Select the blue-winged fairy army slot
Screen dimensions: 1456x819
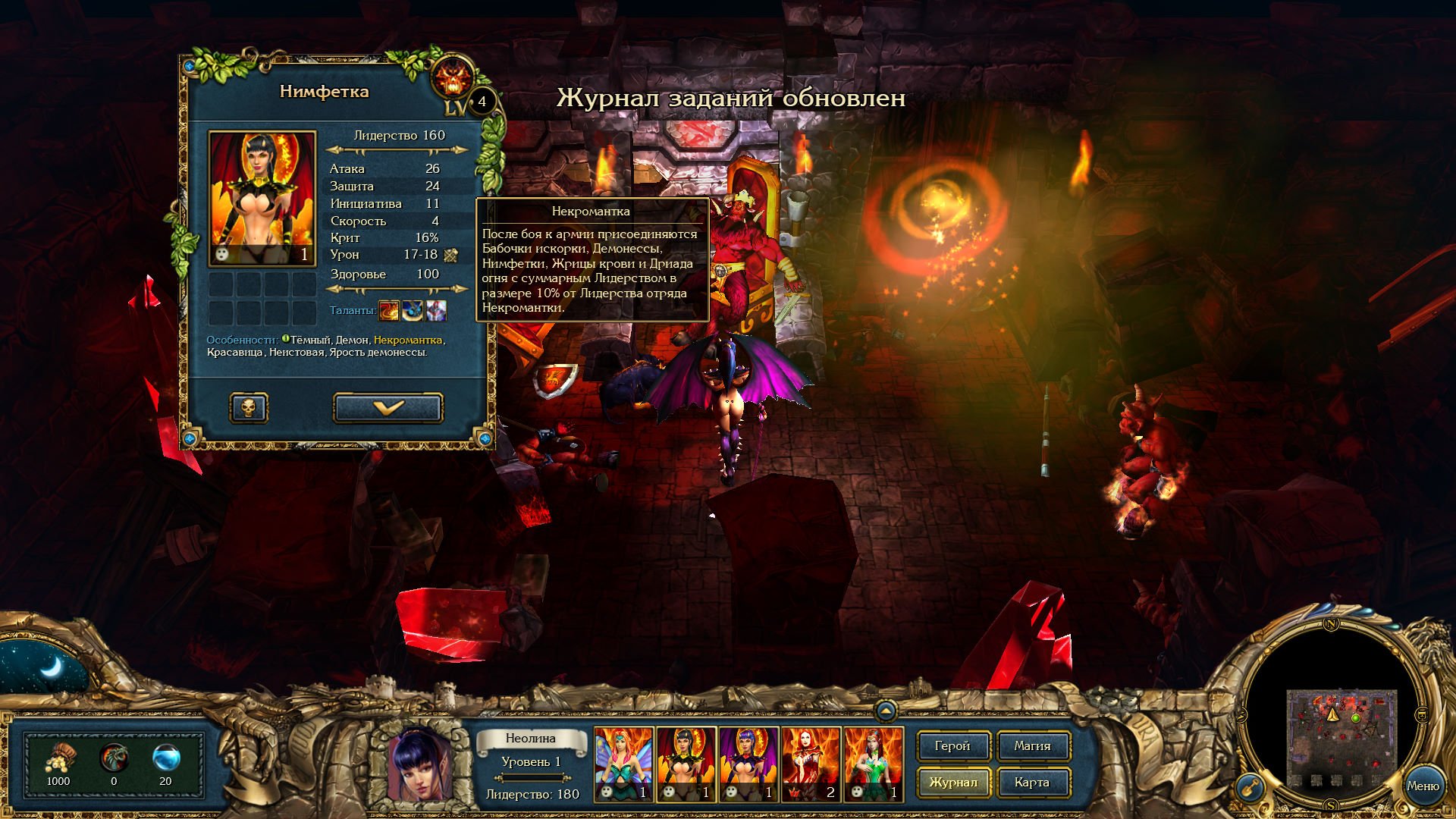coord(623,764)
